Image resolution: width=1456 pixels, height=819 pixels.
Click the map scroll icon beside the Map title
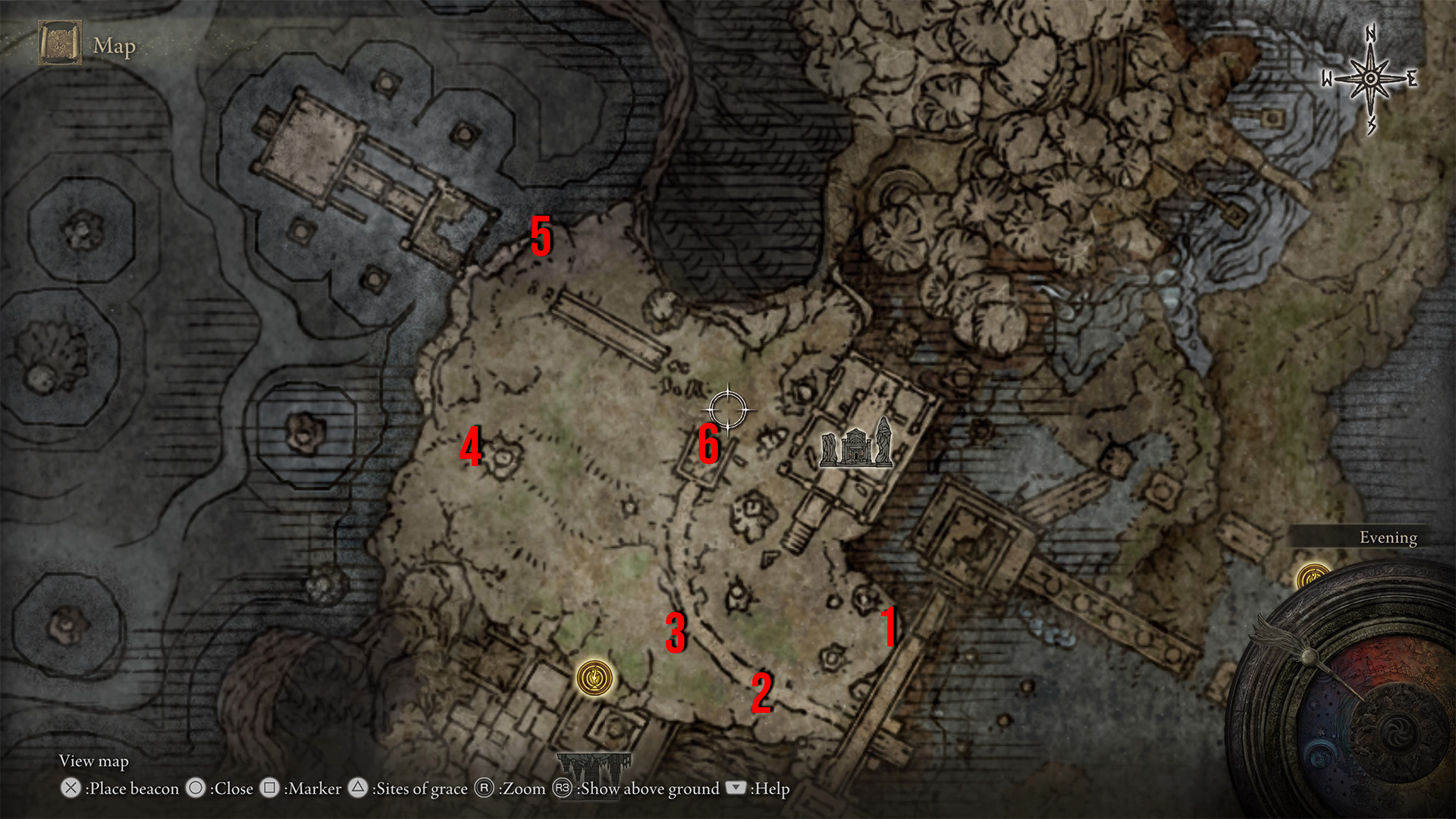point(59,42)
